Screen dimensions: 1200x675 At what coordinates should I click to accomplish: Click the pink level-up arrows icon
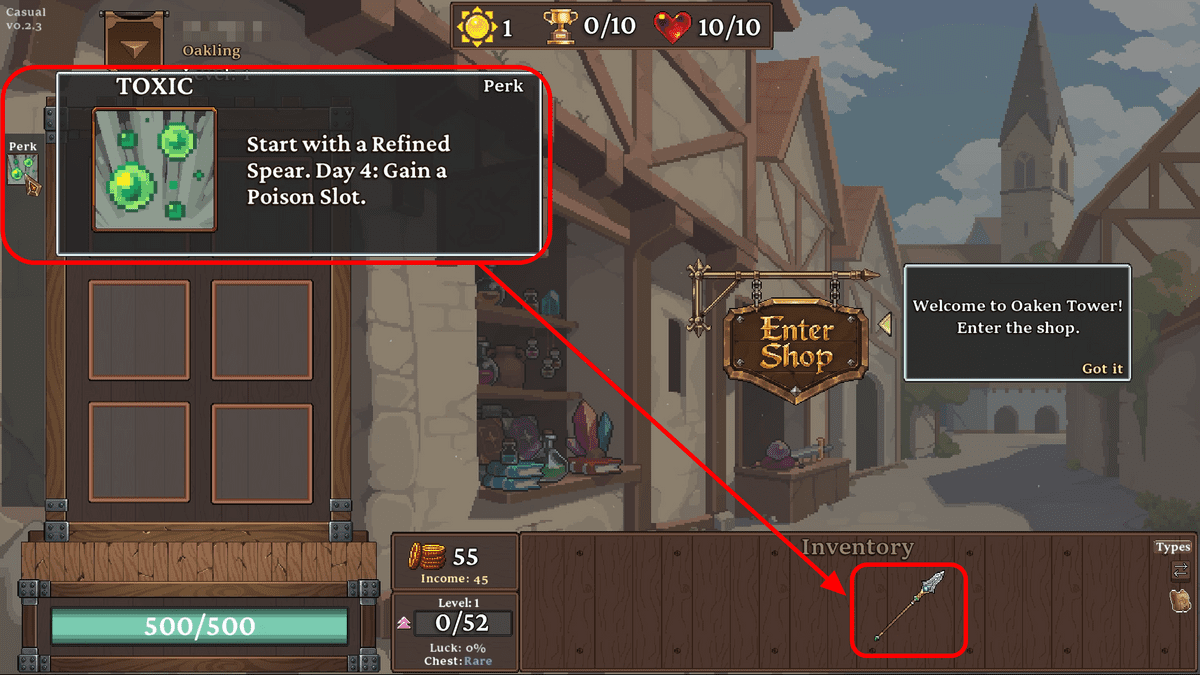click(x=404, y=623)
